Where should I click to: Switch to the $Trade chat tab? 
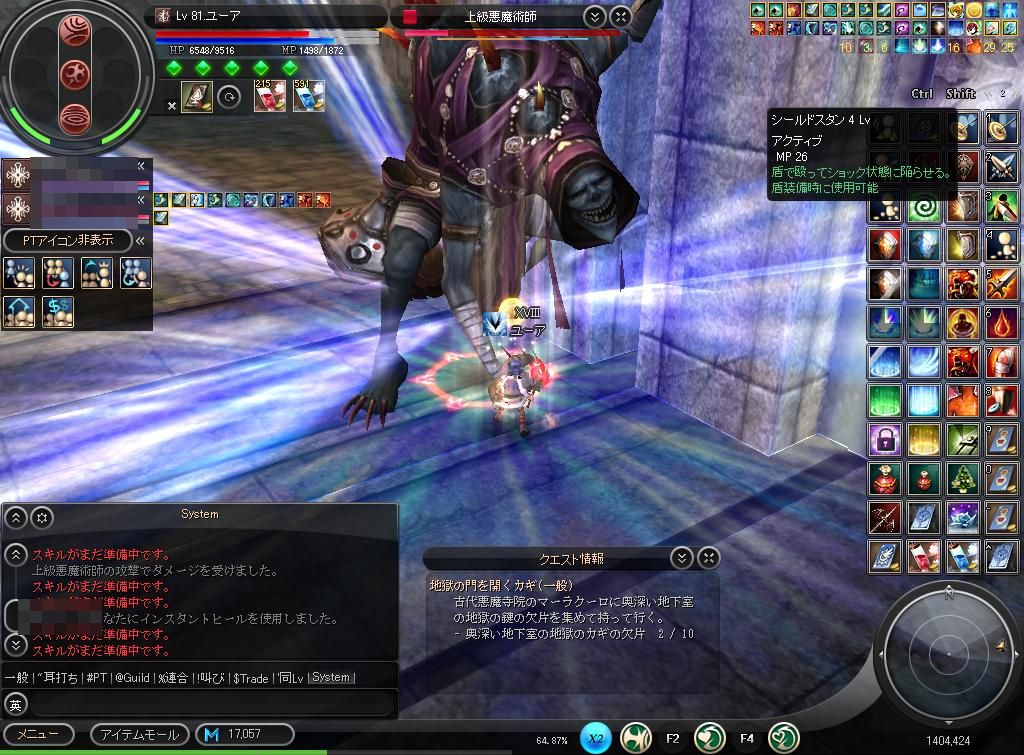[x=250, y=677]
